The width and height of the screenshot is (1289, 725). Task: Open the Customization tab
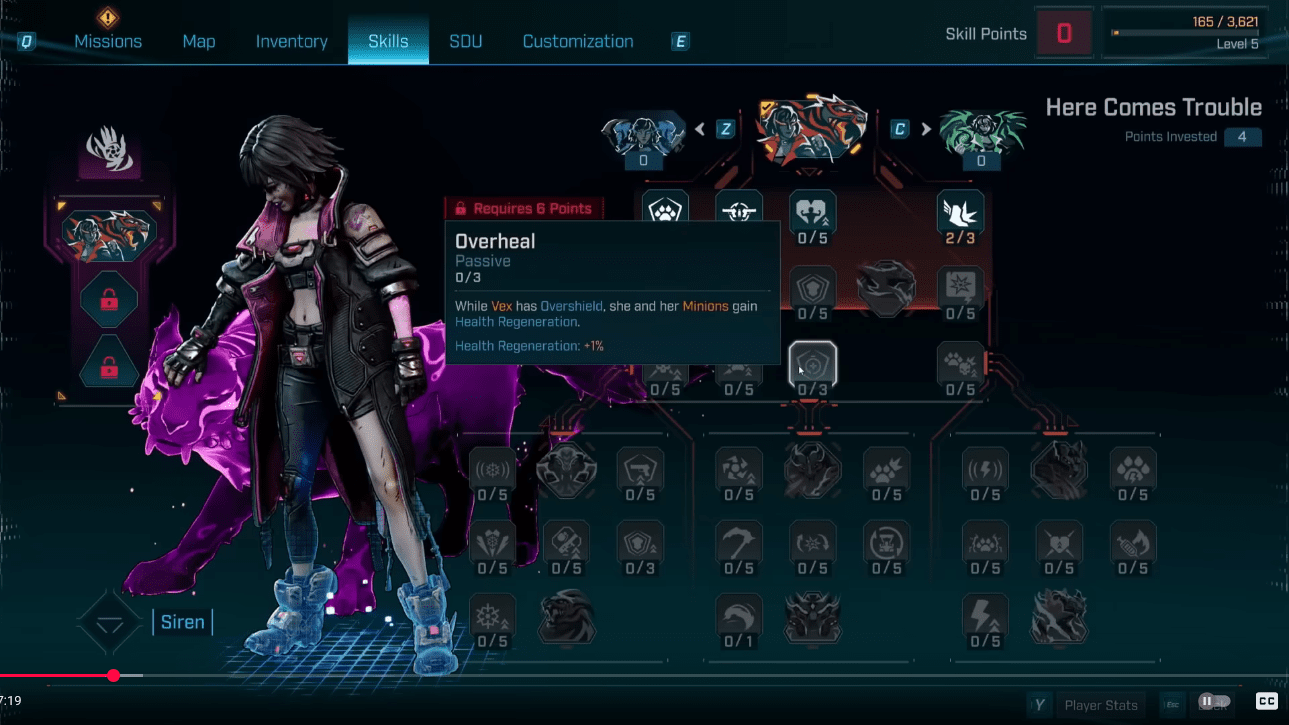[x=578, y=41]
